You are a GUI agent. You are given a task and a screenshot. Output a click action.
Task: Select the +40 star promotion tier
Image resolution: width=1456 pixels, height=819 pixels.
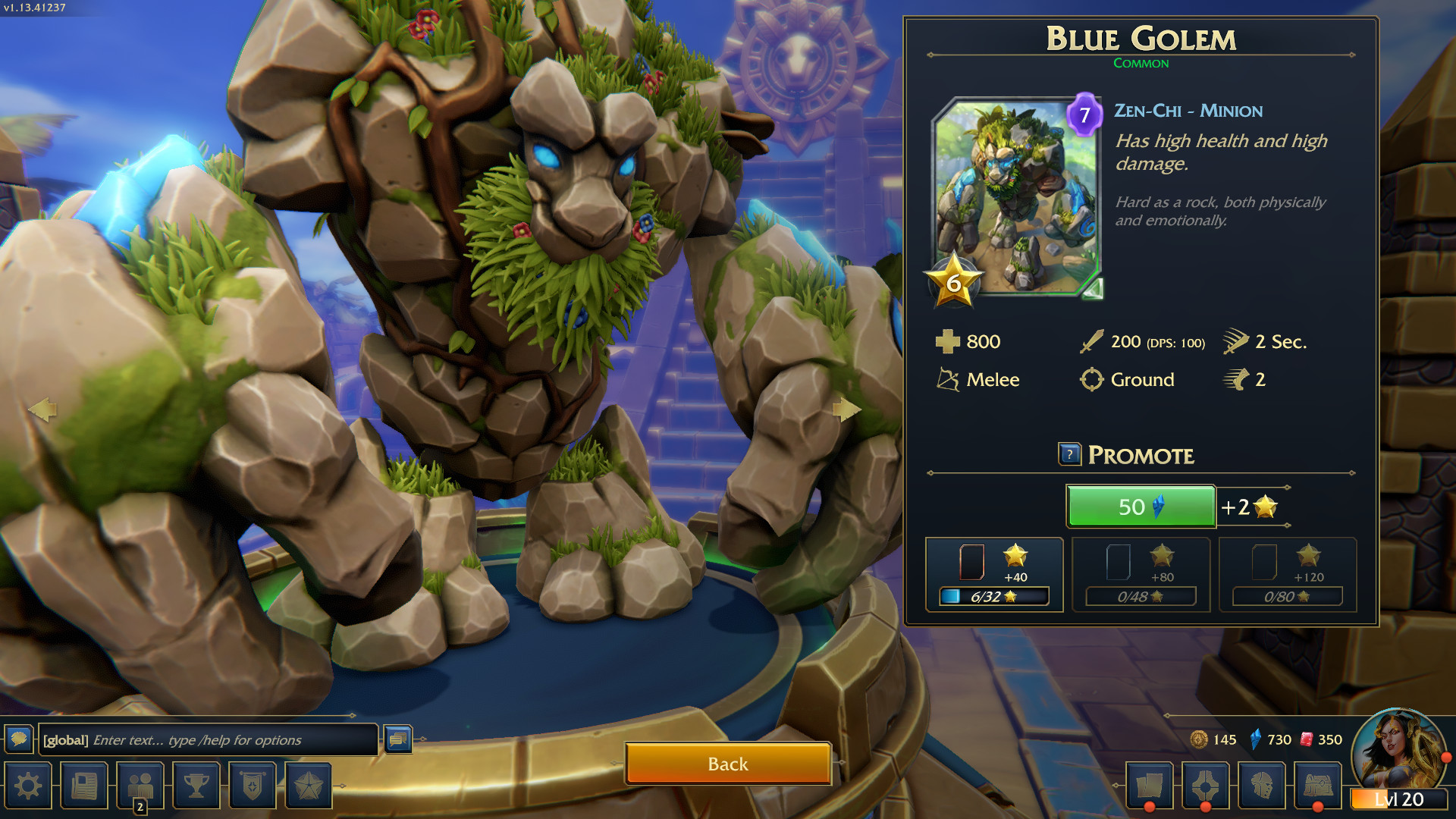994,575
